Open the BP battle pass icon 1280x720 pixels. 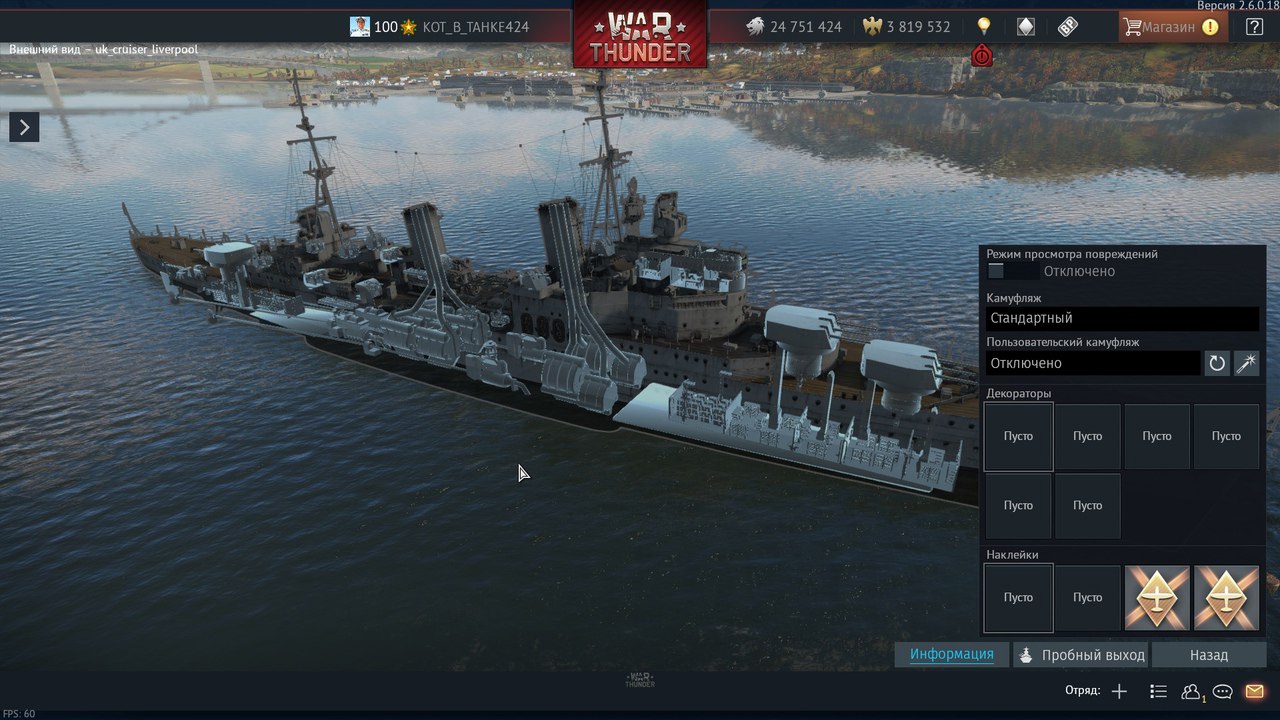pos(1067,27)
